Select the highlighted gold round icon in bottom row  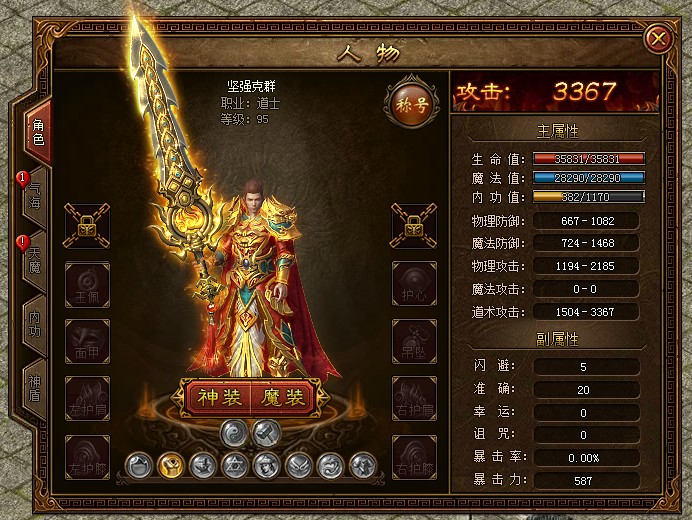[171, 464]
